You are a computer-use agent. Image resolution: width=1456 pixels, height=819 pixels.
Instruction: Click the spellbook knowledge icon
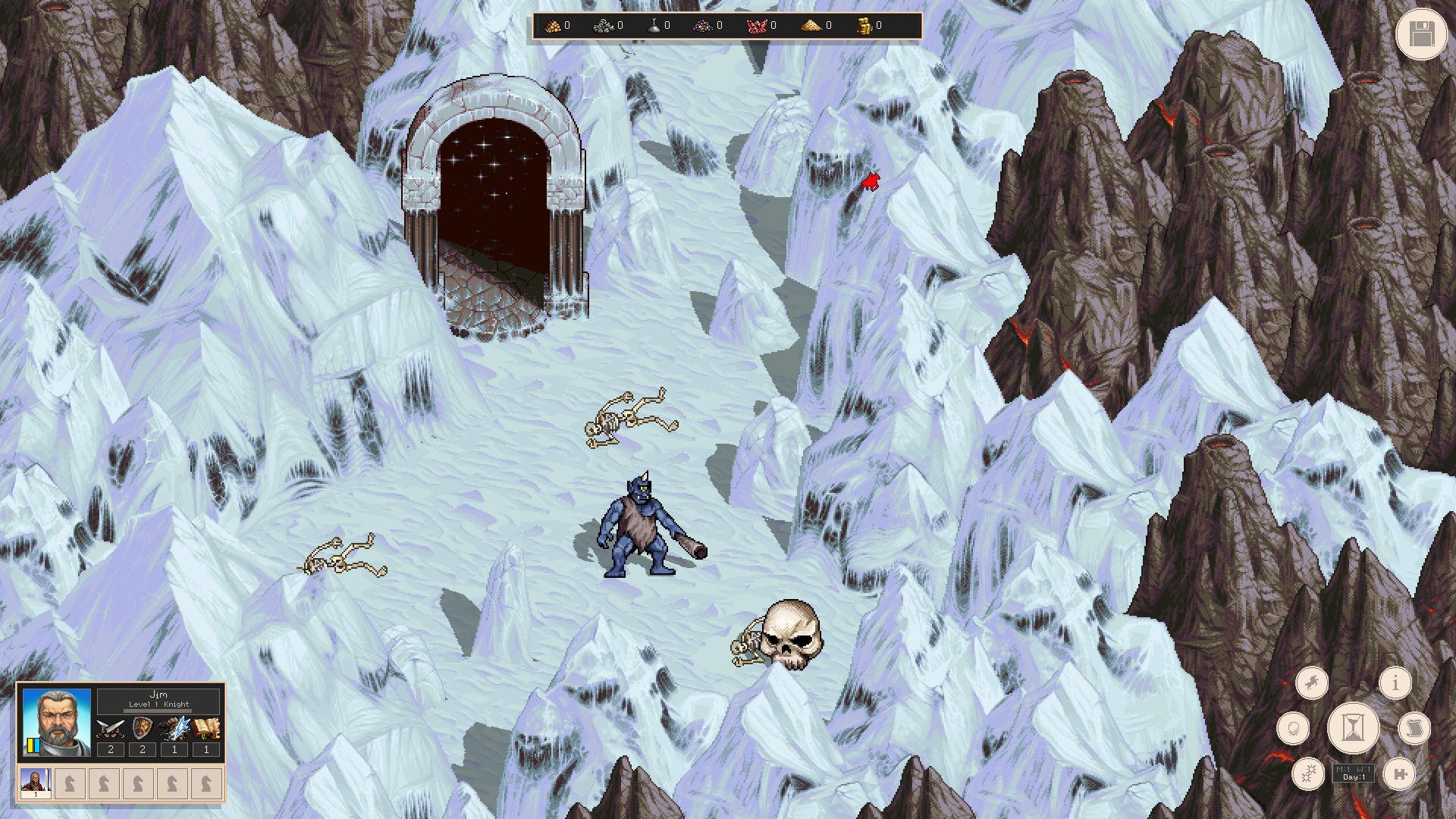coord(206,728)
